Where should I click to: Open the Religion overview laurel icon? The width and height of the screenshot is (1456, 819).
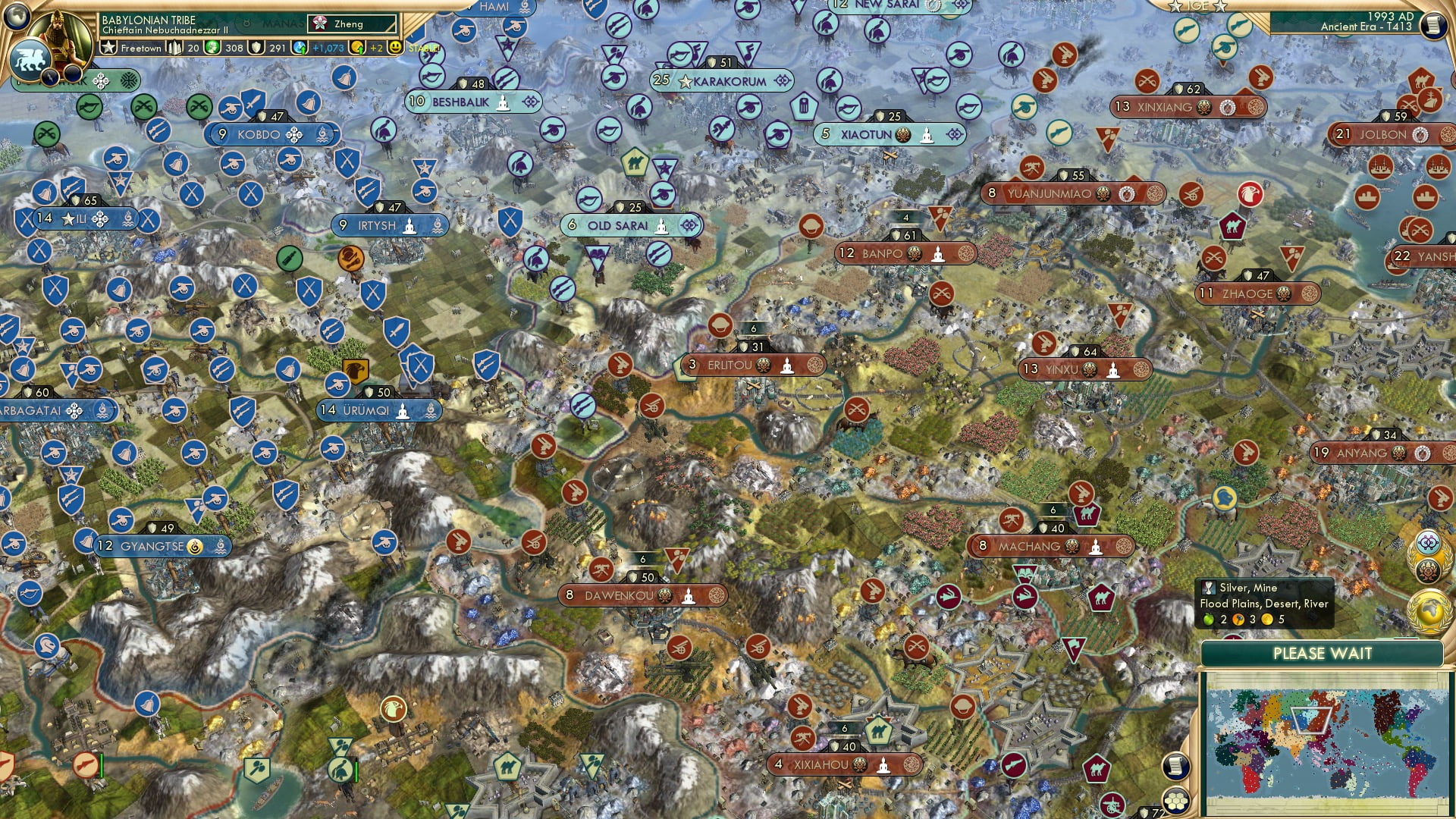(1428, 569)
